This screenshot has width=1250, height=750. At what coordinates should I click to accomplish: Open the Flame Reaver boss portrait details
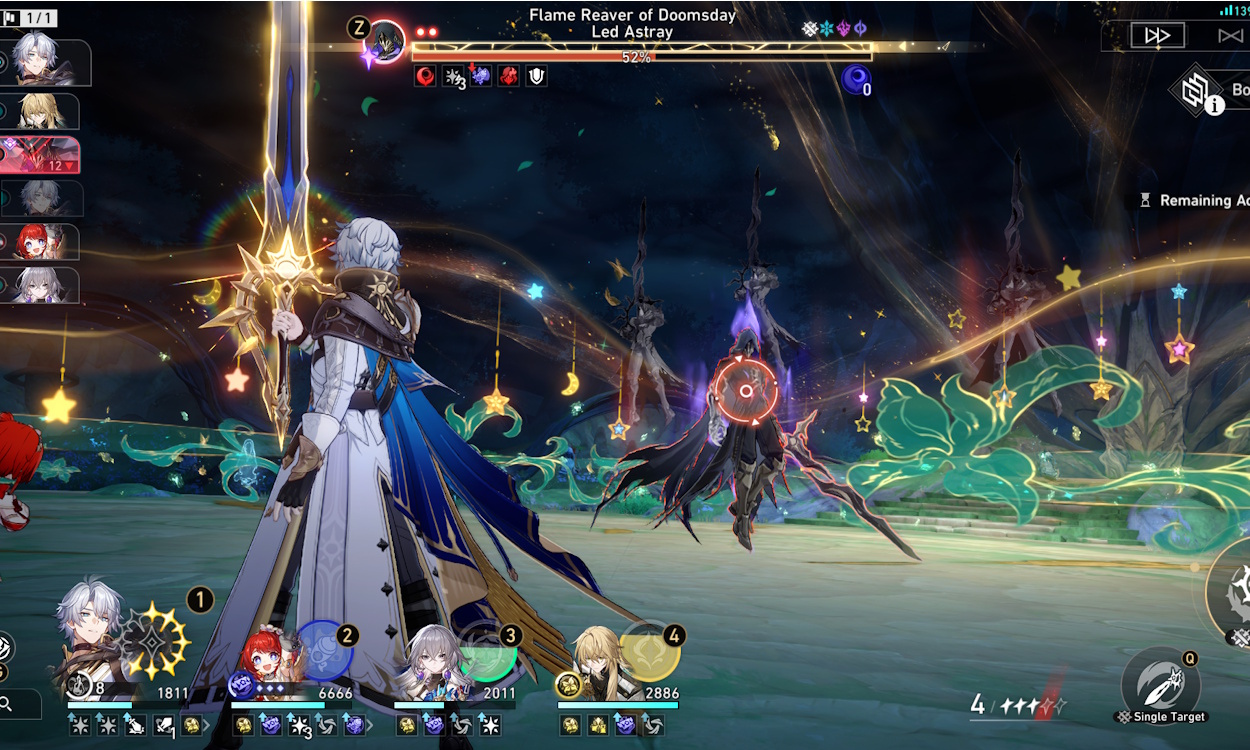tap(385, 43)
